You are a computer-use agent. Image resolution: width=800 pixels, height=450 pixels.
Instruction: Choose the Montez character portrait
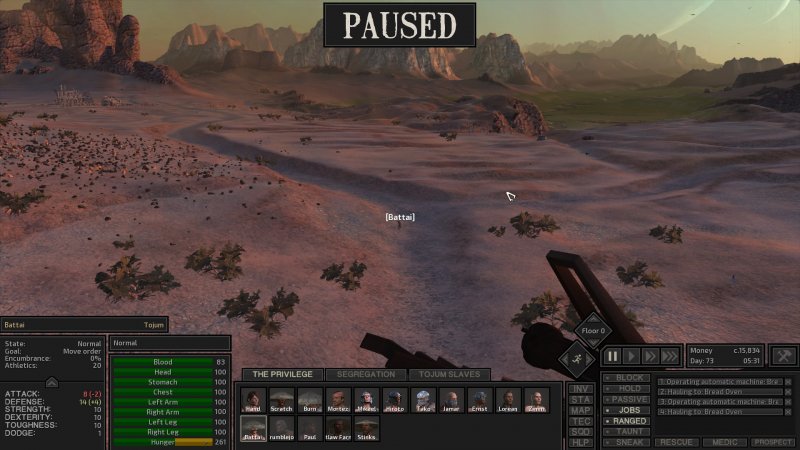(x=338, y=402)
